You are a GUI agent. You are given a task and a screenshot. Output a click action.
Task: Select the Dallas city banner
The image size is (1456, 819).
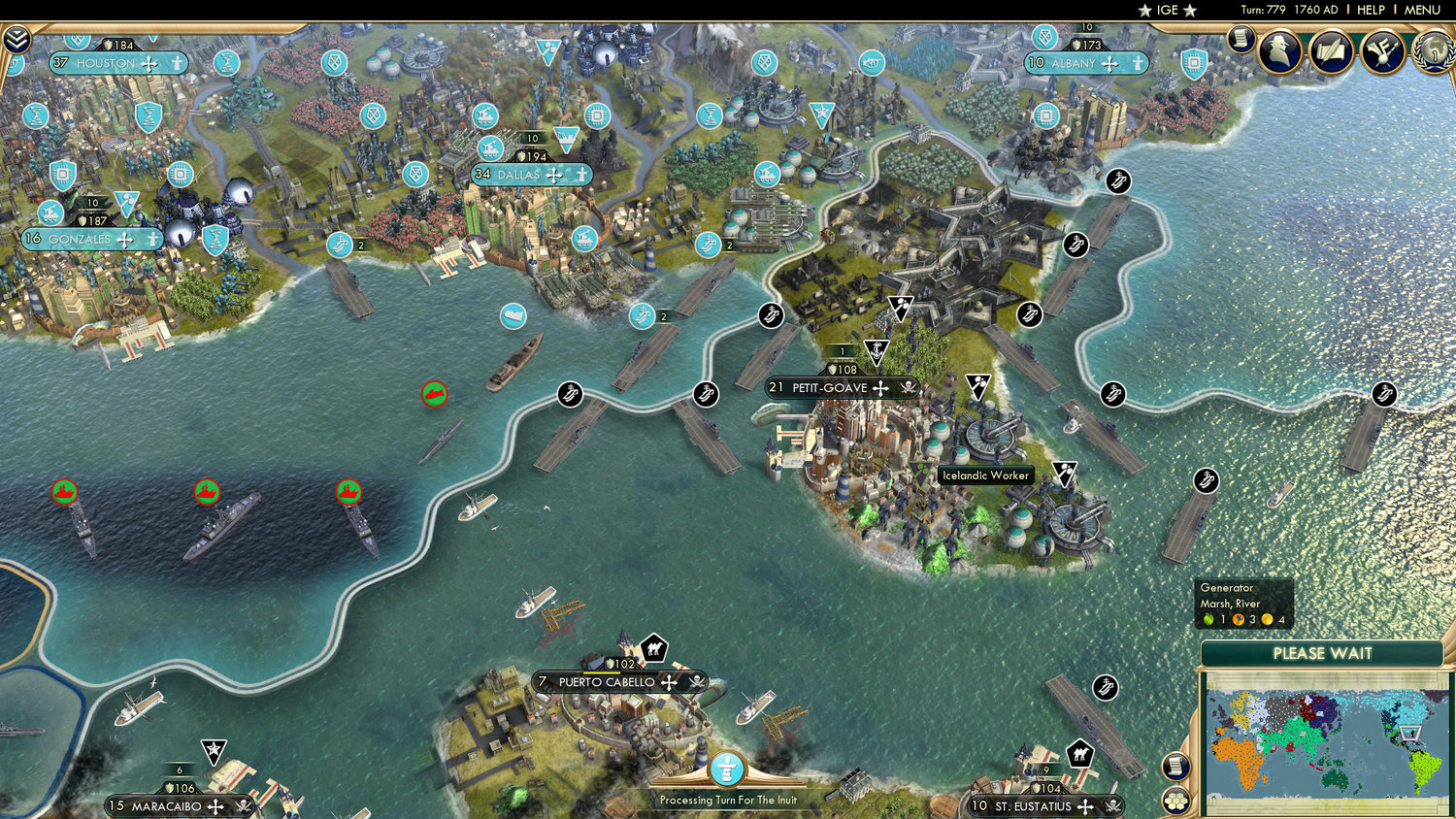coord(530,175)
